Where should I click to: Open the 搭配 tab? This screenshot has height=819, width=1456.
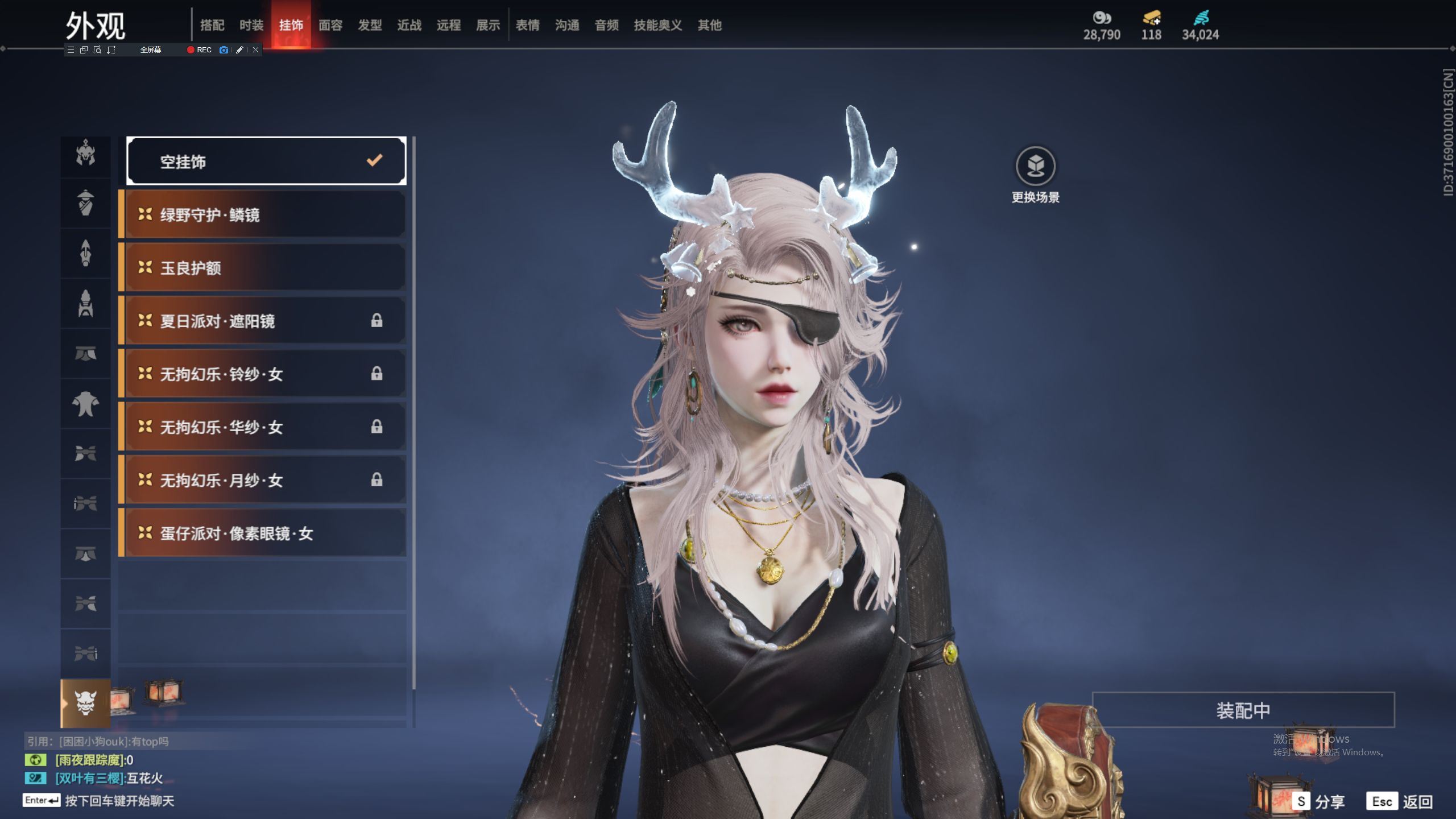pyautogui.click(x=212, y=25)
